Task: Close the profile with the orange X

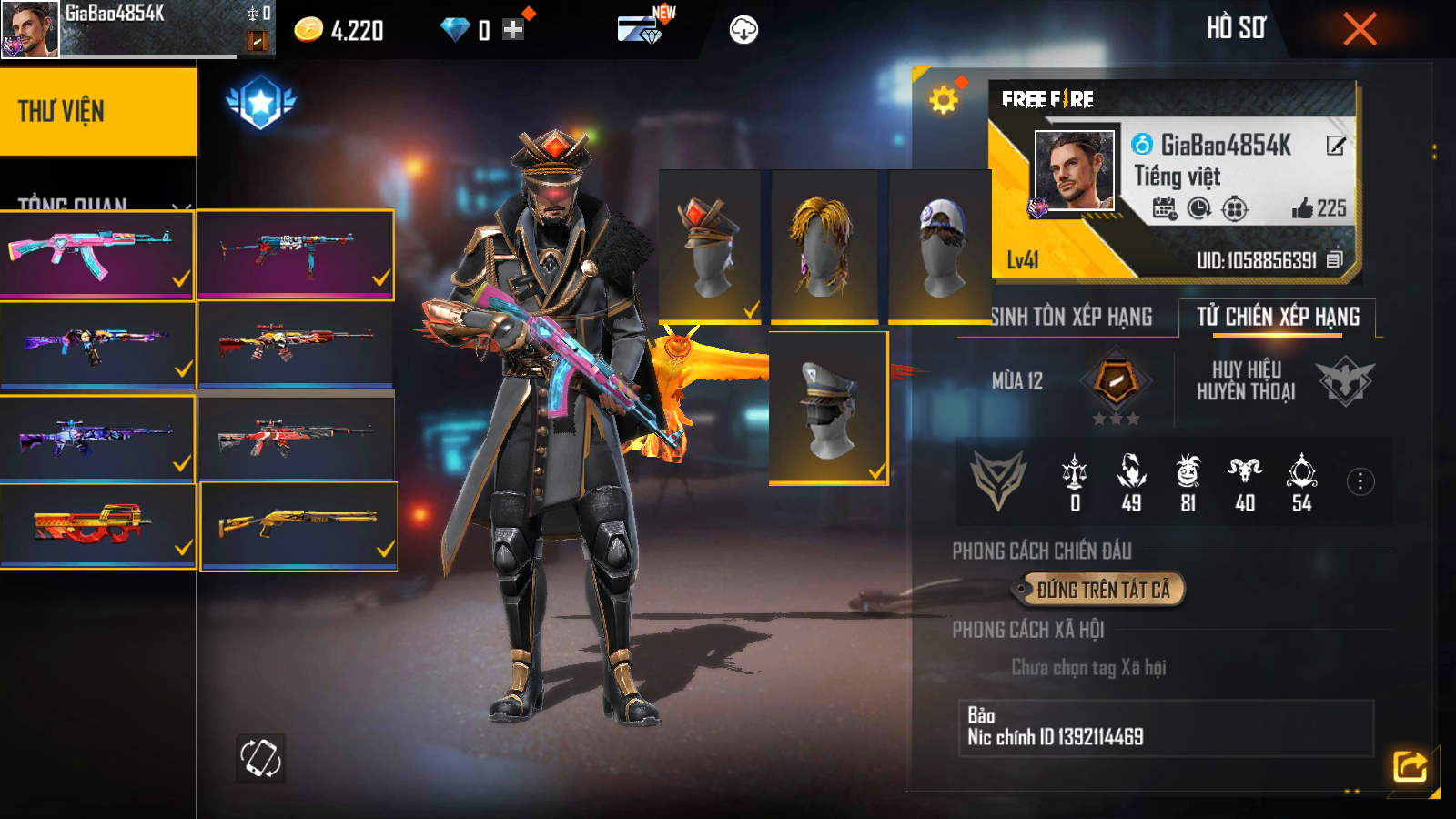Action: tap(1360, 29)
